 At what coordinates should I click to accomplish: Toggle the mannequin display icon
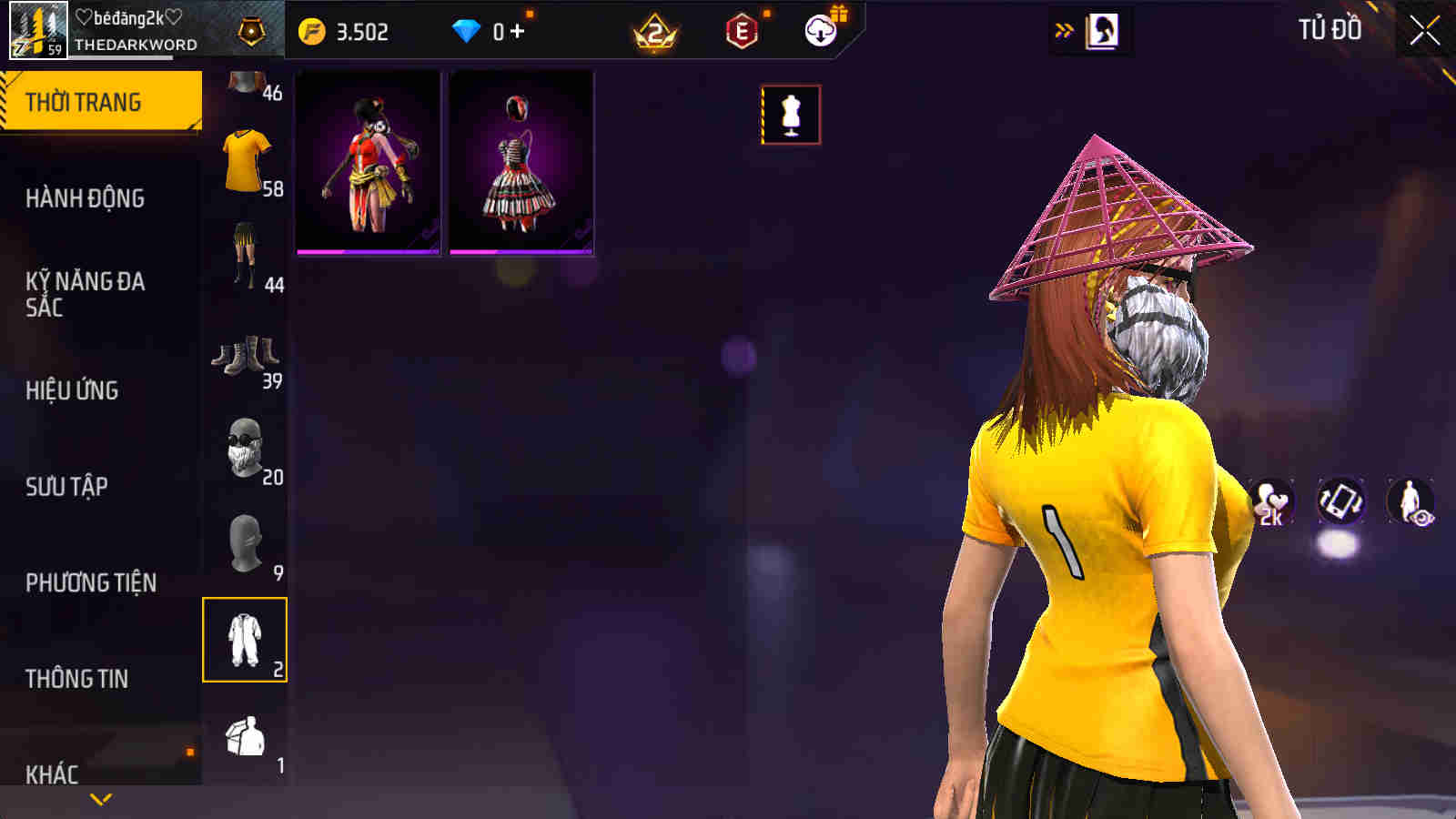point(791,114)
